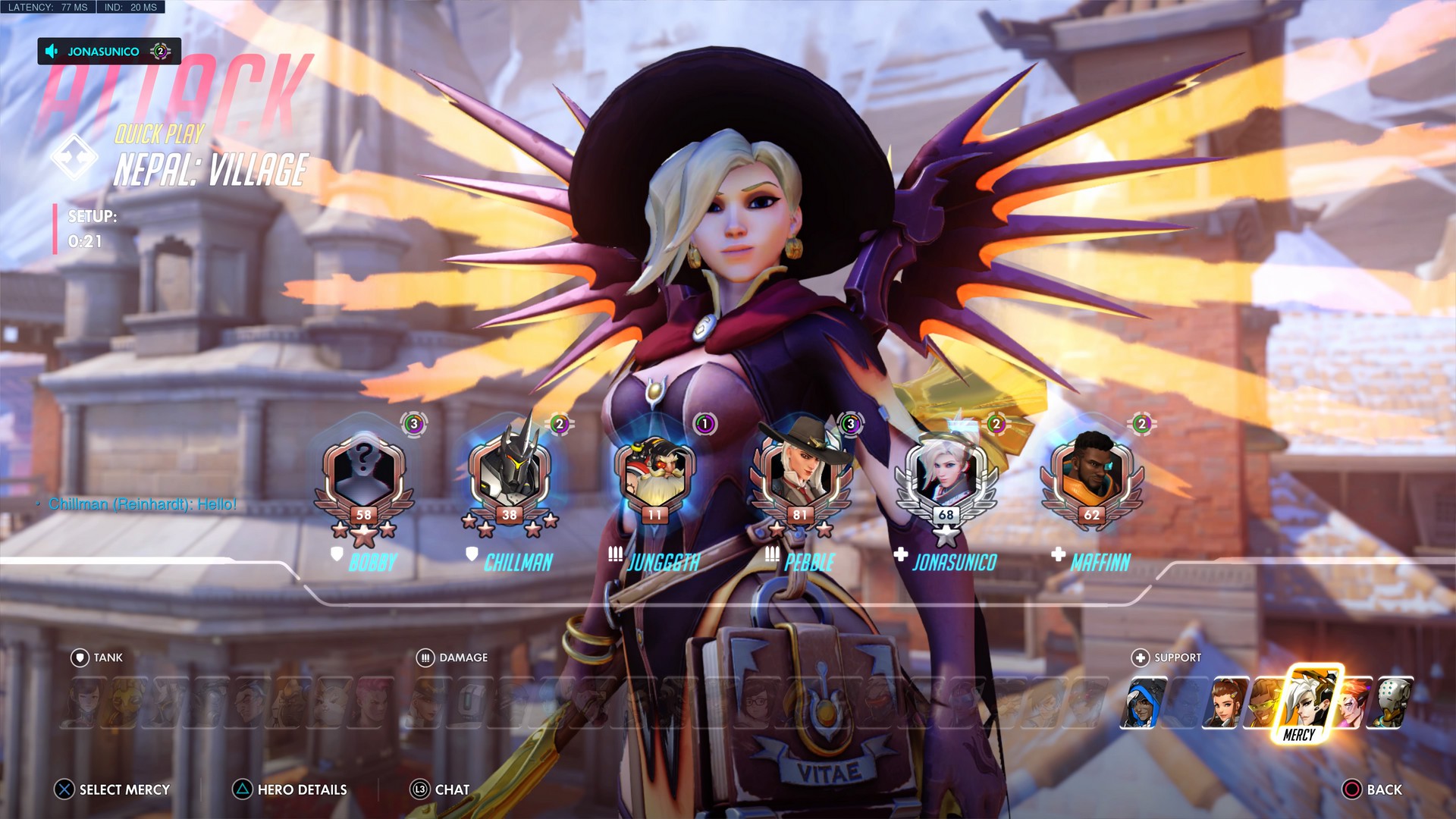Select Ana from the support roster
Screen dimensions: 1456x819
pyautogui.click(x=1143, y=703)
